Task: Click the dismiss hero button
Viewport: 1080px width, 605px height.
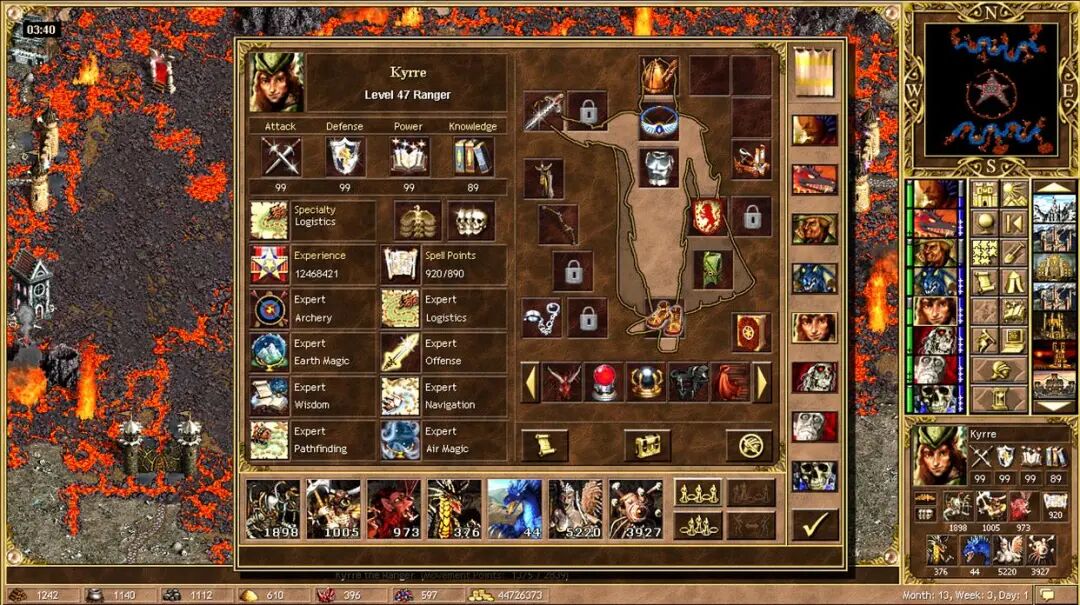Action: tap(749, 445)
